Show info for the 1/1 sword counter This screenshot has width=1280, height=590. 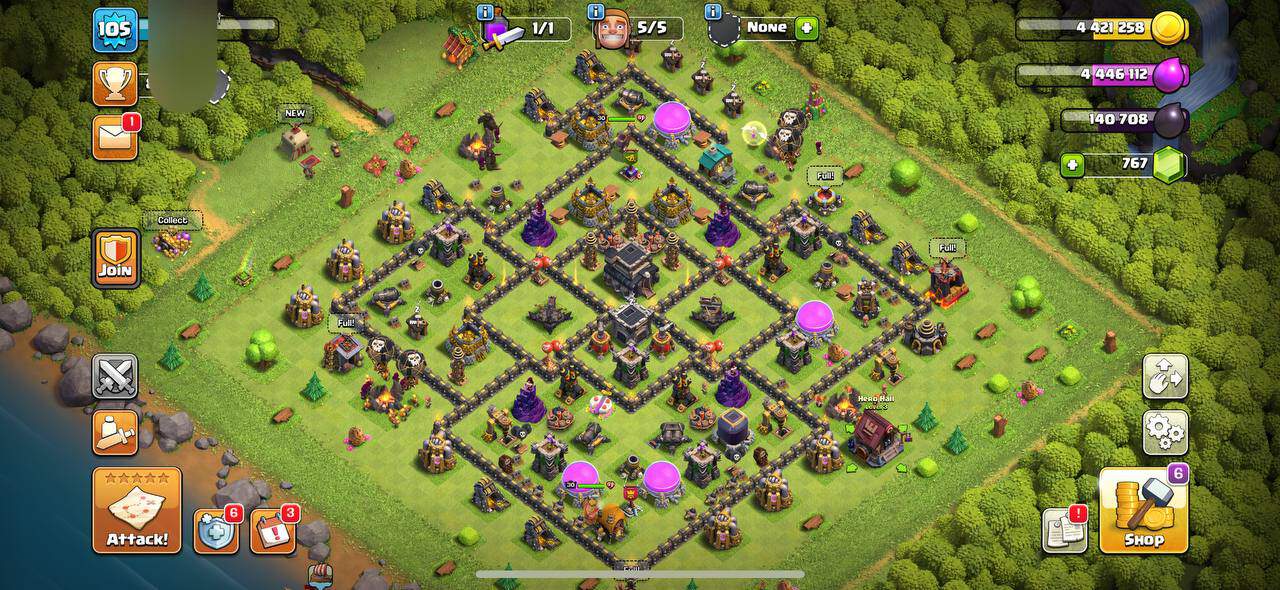click(x=485, y=12)
